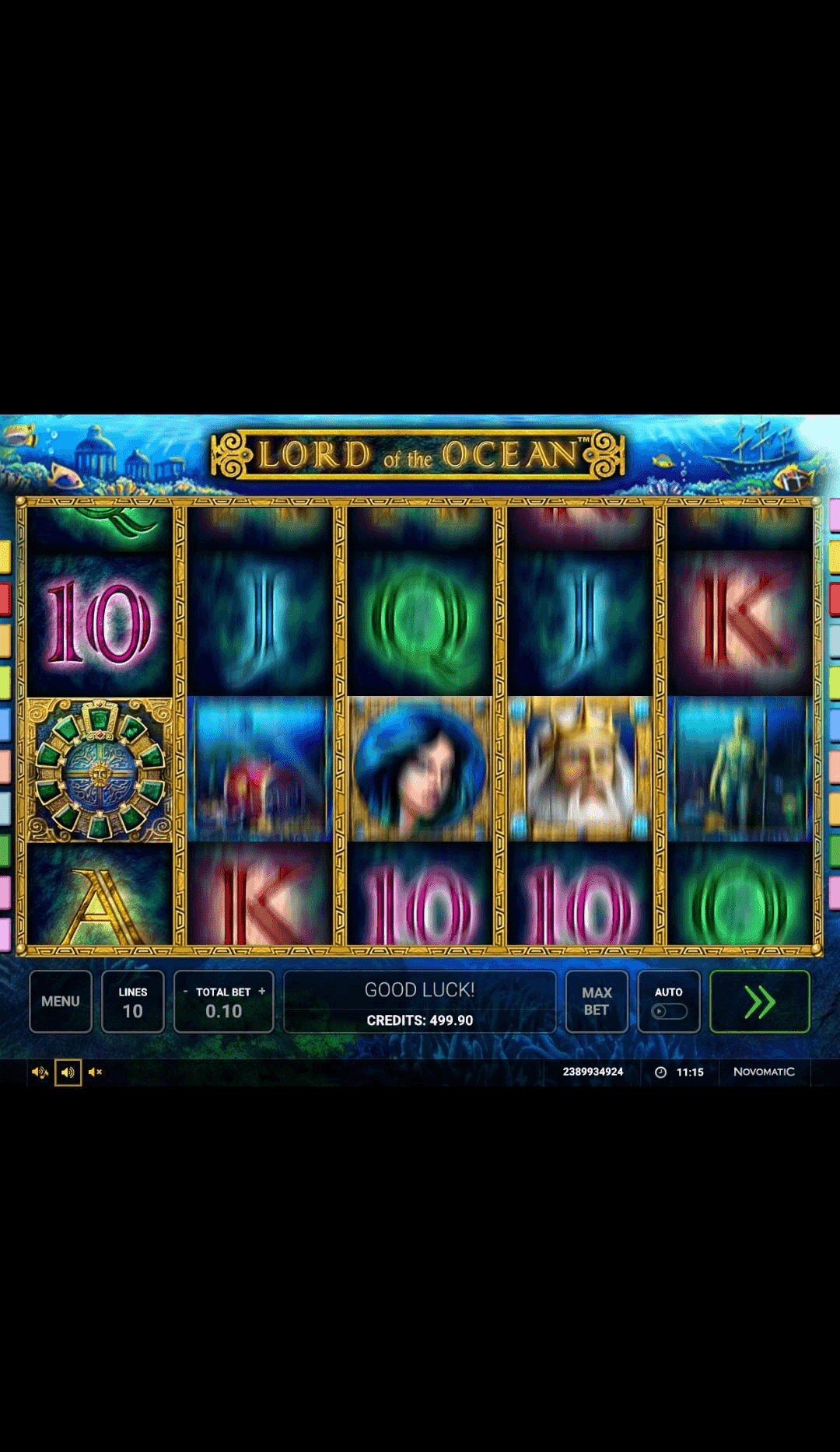Increase total bet with the plus sign
This screenshot has height=1452, width=840.
click(x=262, y=992)
